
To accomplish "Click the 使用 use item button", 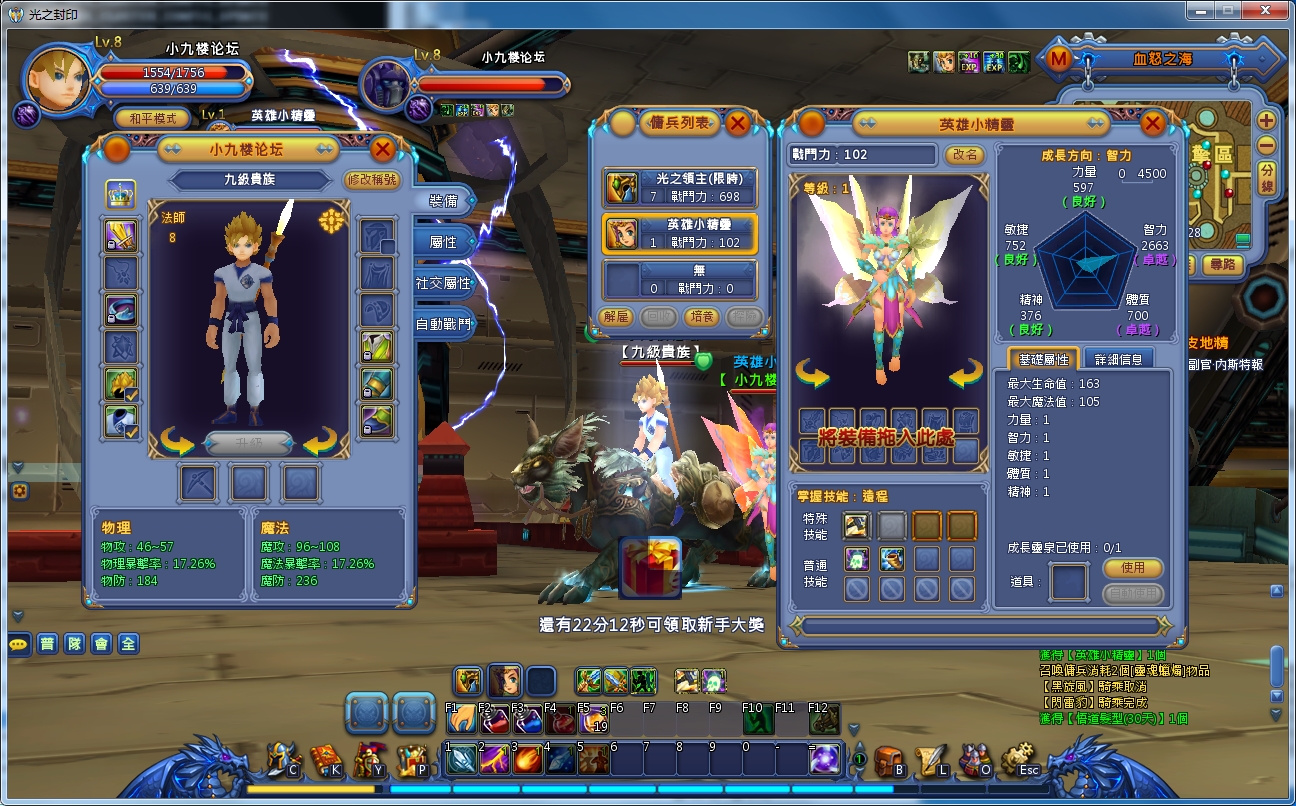I will coord(1133,568).
